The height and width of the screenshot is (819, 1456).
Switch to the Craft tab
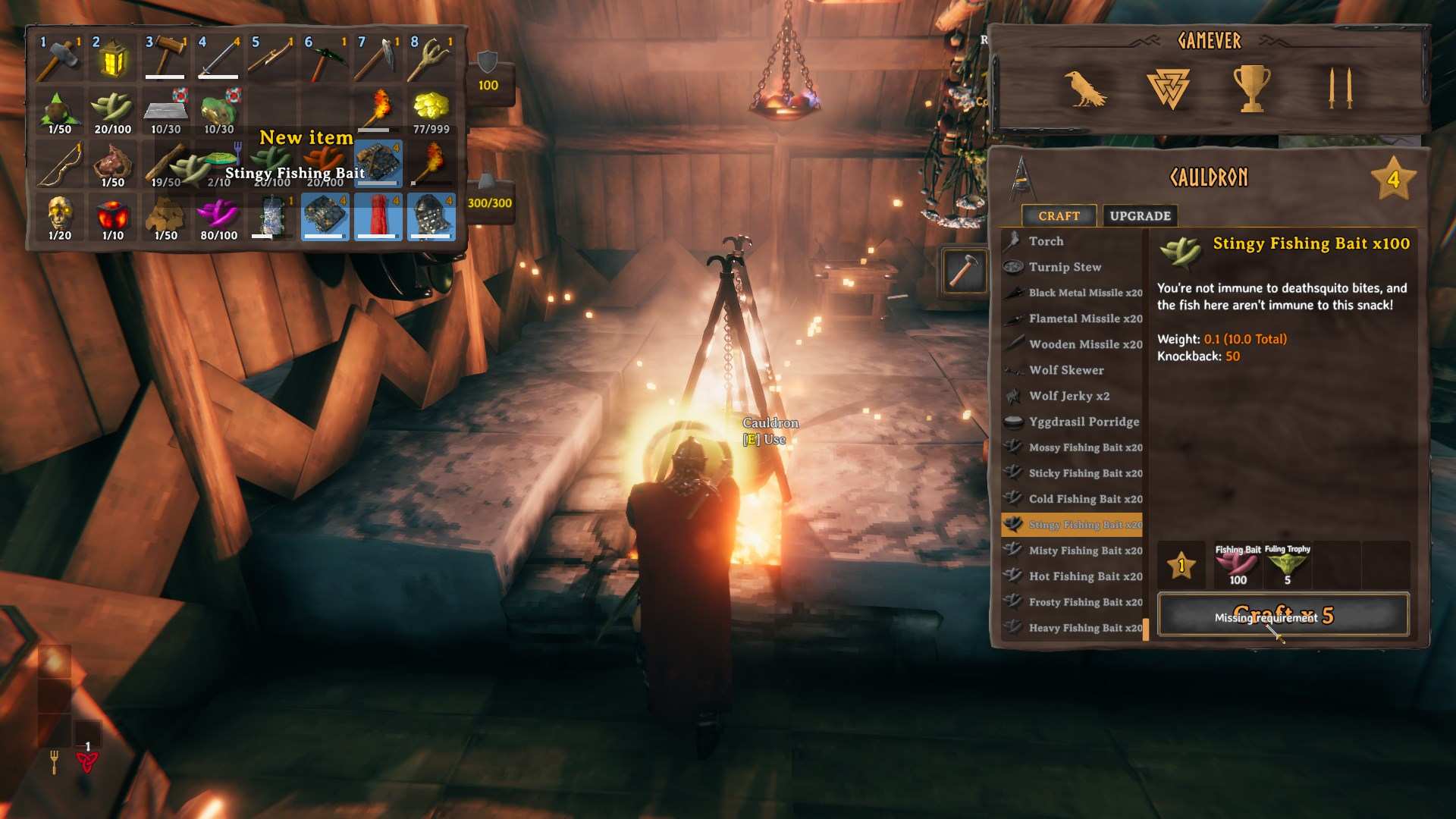[x=1059, y=215]
